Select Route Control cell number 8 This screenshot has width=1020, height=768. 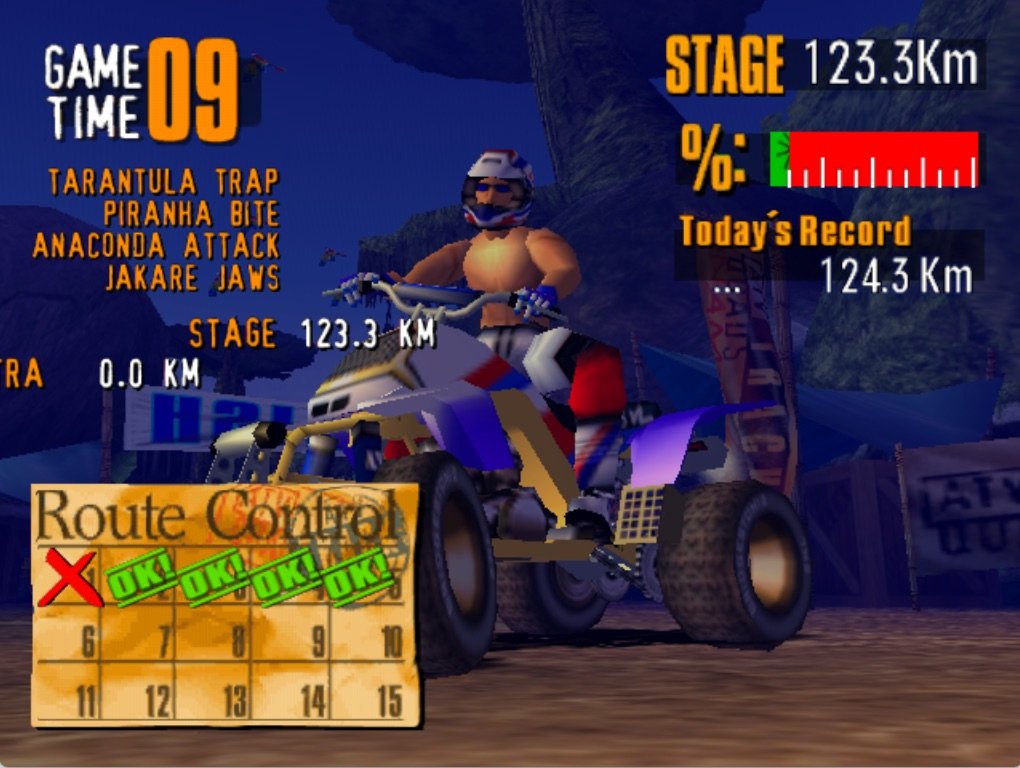pos(214,635)
